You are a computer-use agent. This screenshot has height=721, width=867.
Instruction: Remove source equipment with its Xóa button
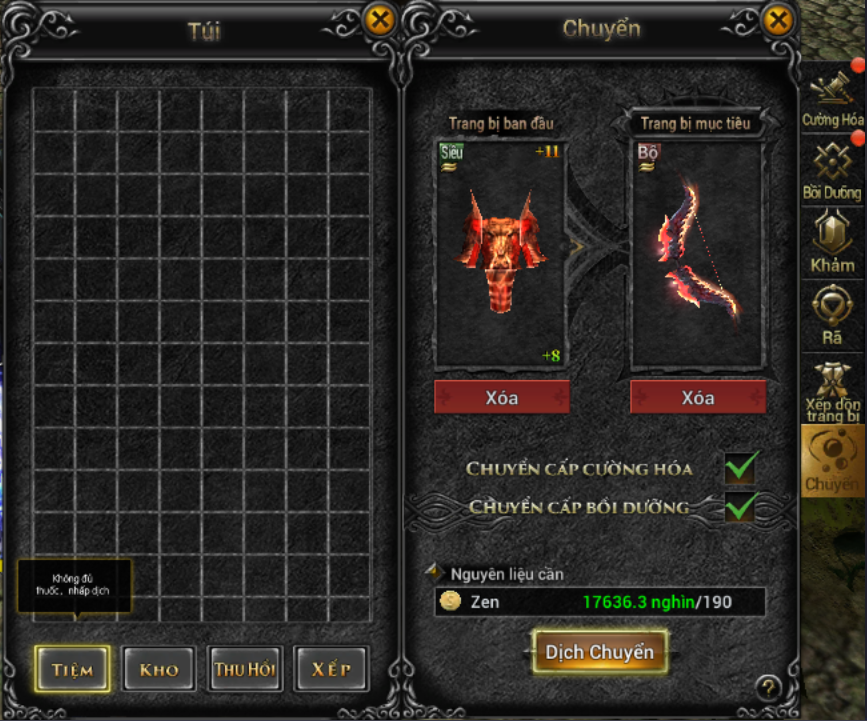(x=501, y=397)
